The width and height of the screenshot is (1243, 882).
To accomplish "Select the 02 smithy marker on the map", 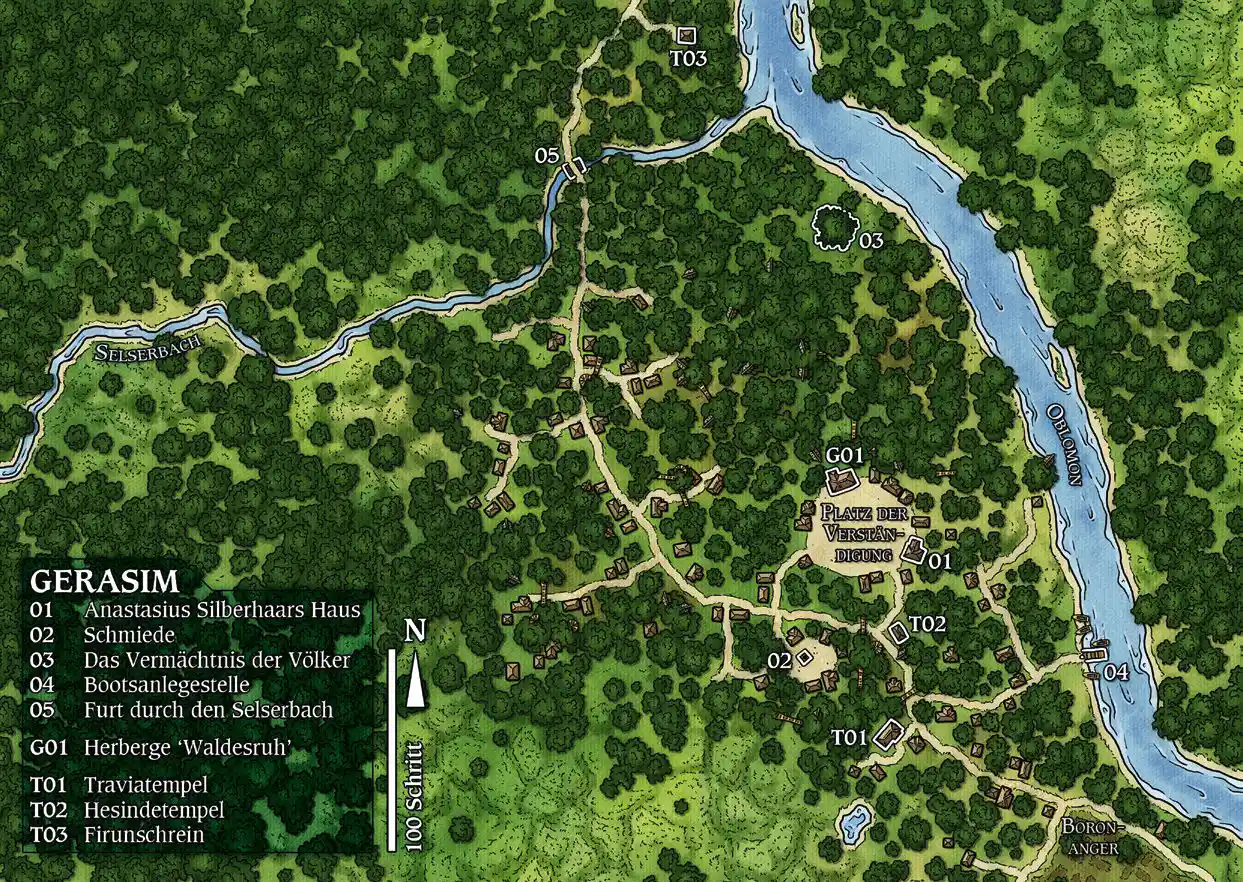I will coord(803,658).
